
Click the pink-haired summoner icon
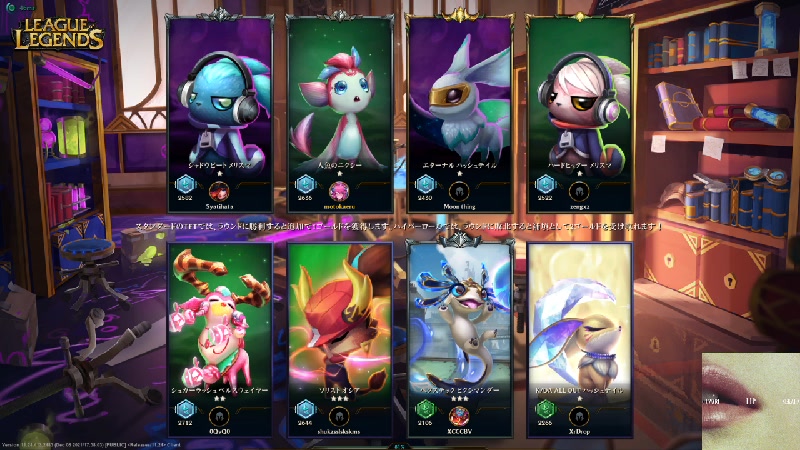pos(338,190)
